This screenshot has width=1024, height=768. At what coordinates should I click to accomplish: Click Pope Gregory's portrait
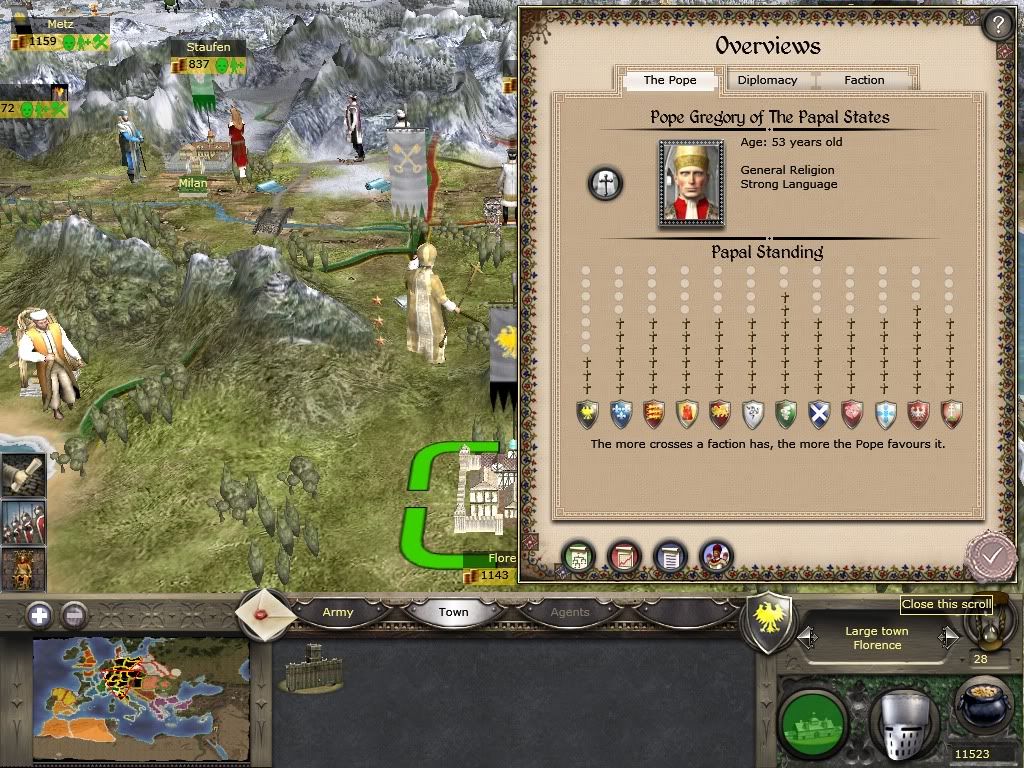point(691,182)
